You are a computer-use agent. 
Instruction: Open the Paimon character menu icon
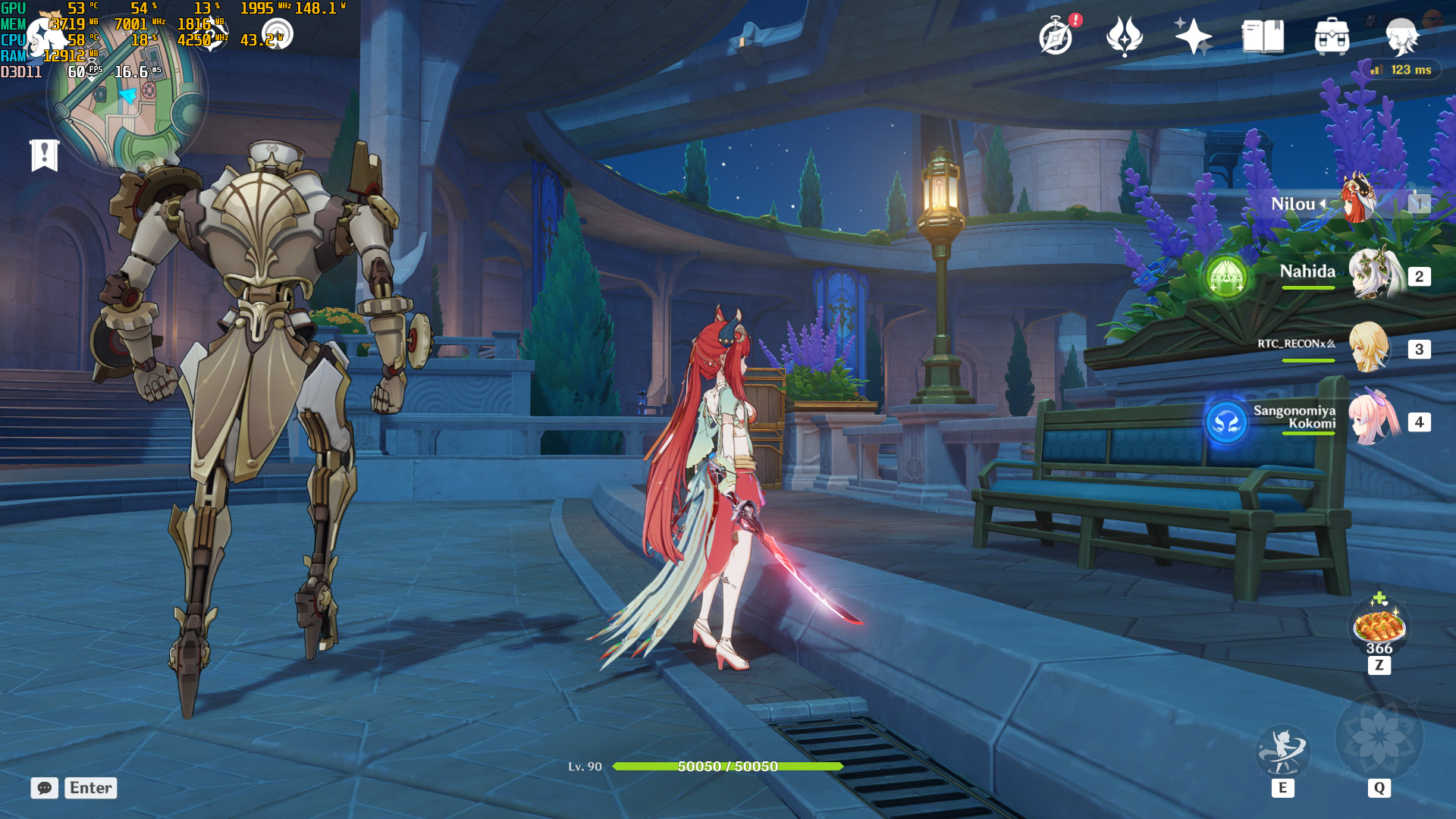click(x=1401, y=36)
